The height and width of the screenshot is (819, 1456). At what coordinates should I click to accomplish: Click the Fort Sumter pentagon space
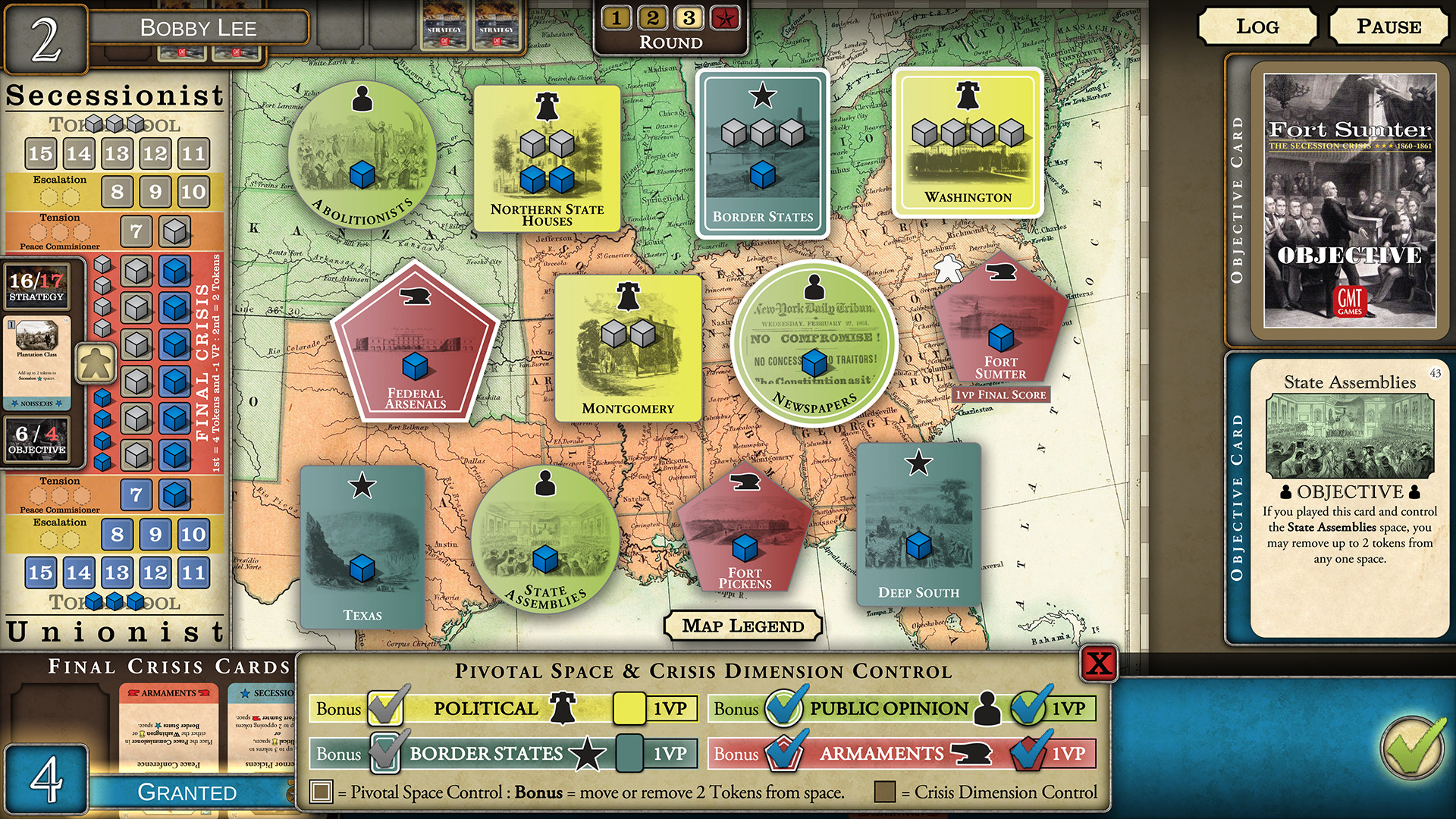[x=999, y=322]
